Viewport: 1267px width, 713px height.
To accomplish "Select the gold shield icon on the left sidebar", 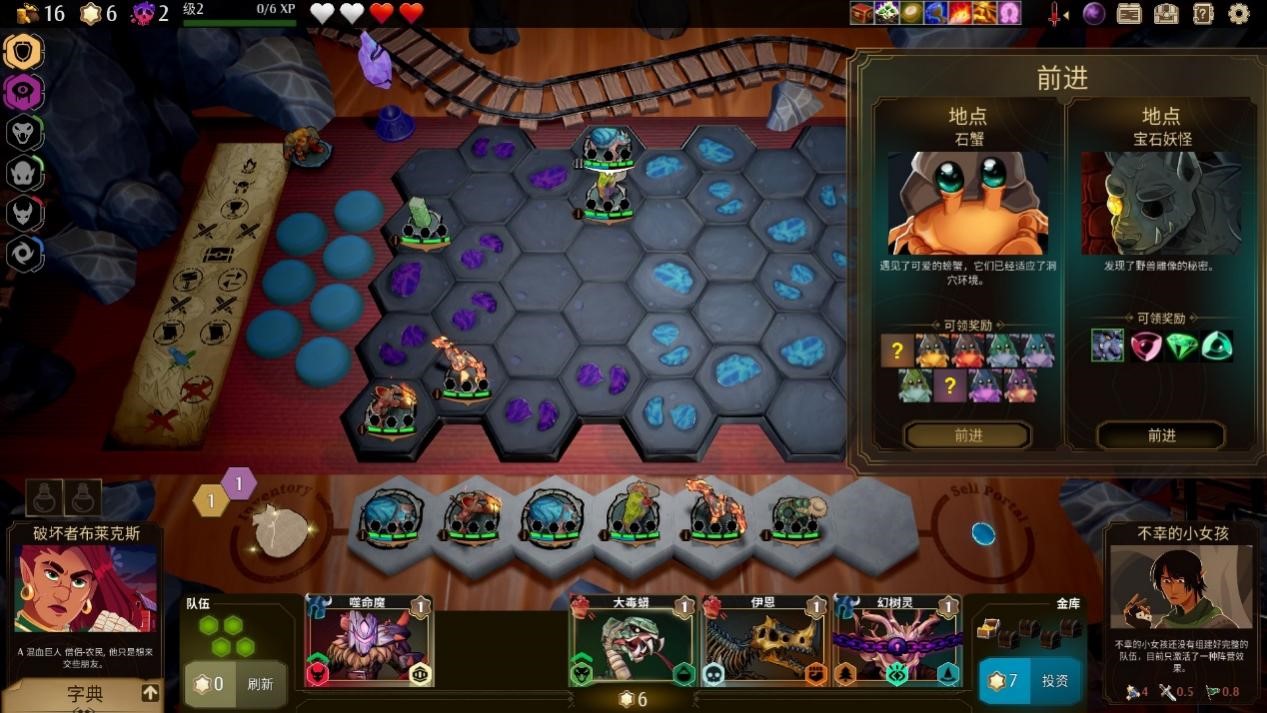I will coord(23,51).
